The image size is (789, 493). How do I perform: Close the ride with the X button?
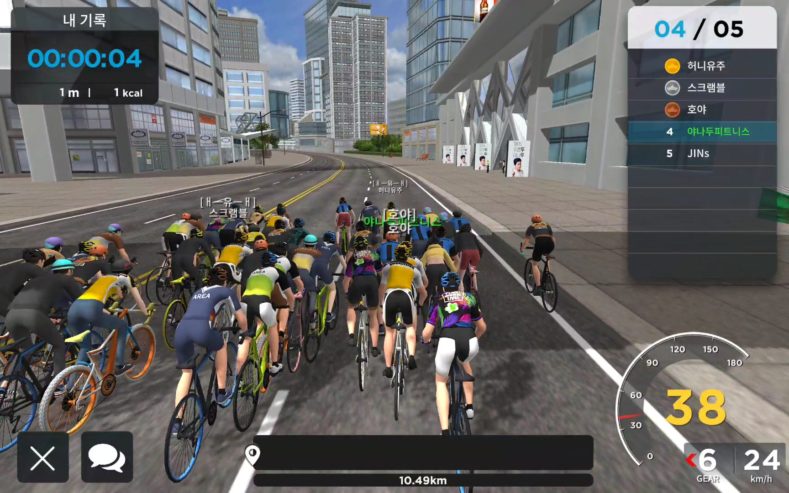[43, 458]
